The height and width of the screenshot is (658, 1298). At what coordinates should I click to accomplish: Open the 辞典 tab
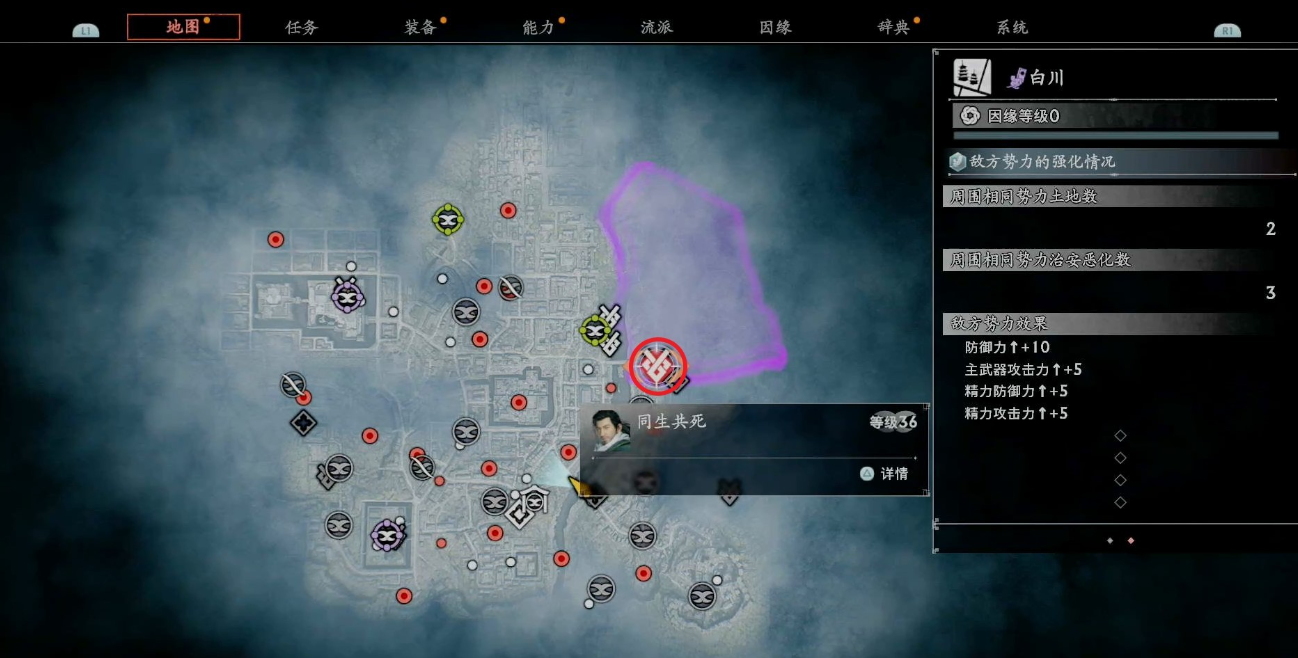point(893,27)
